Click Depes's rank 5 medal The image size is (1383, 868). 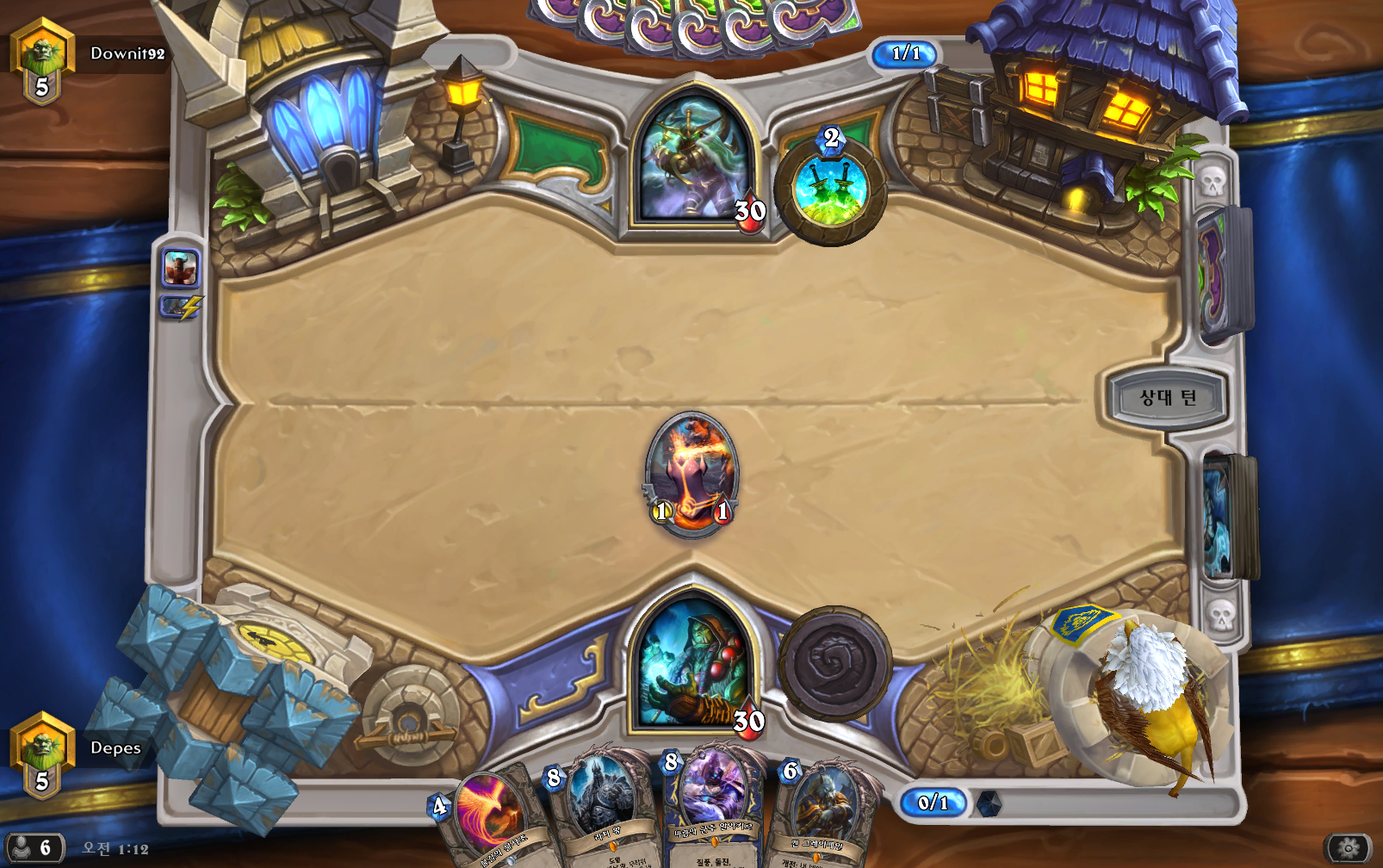click(41, 756)
